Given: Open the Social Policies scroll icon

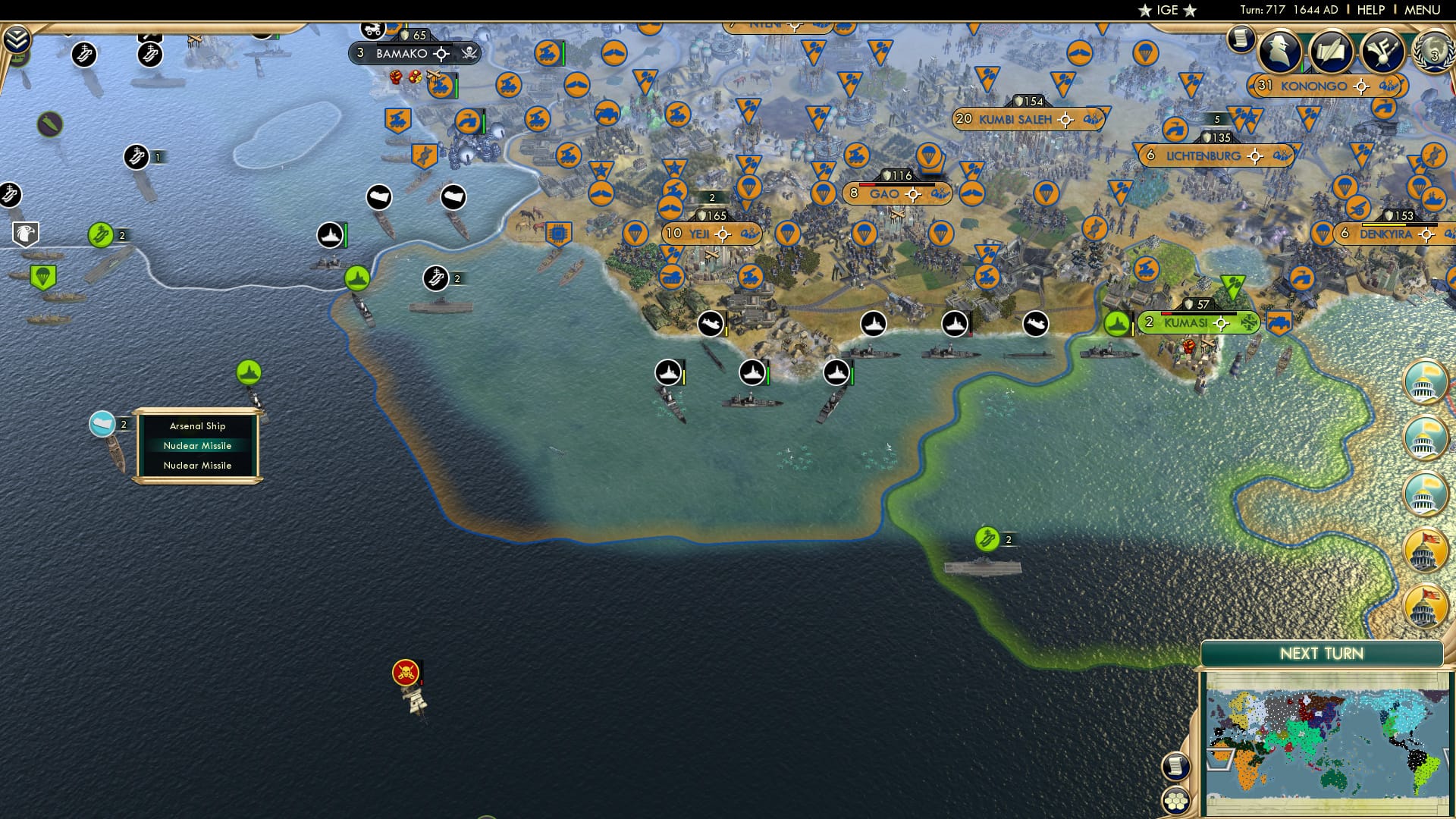Looking at the screenshot, I should point(1332,51).
